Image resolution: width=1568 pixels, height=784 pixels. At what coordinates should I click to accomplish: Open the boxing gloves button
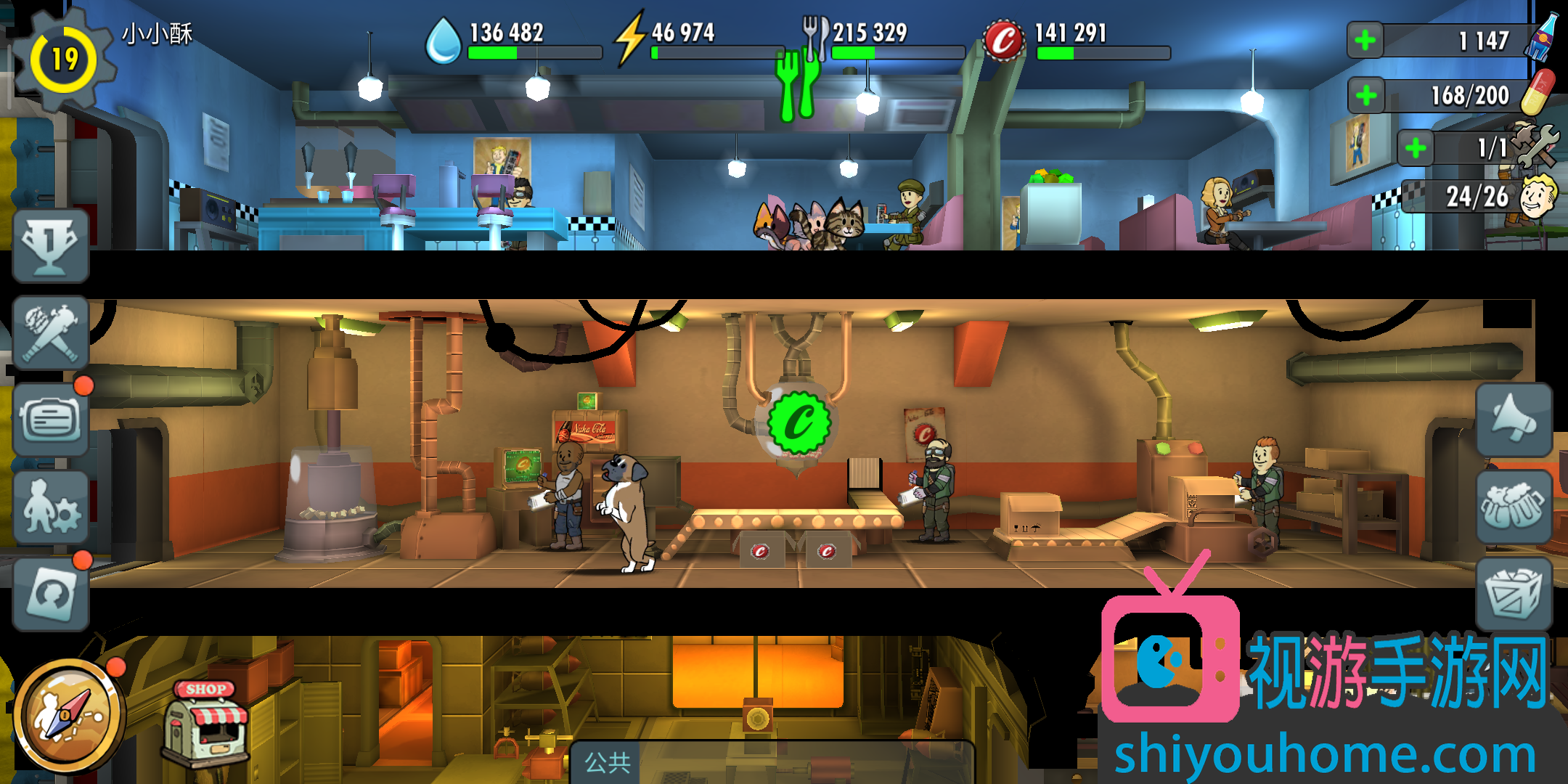tap(1514, 507)
